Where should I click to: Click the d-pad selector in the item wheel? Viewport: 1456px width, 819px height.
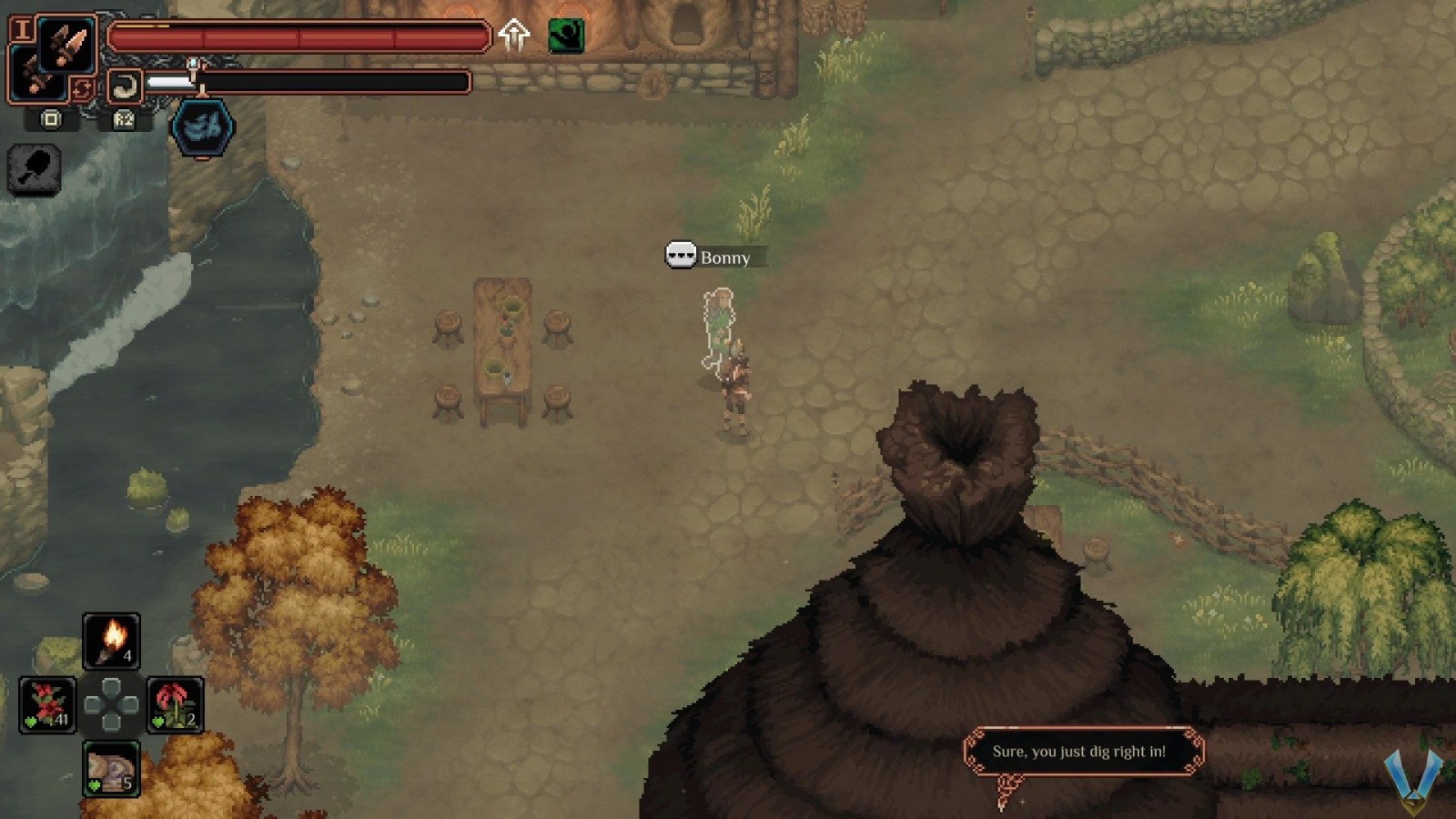tap(112, 704)
